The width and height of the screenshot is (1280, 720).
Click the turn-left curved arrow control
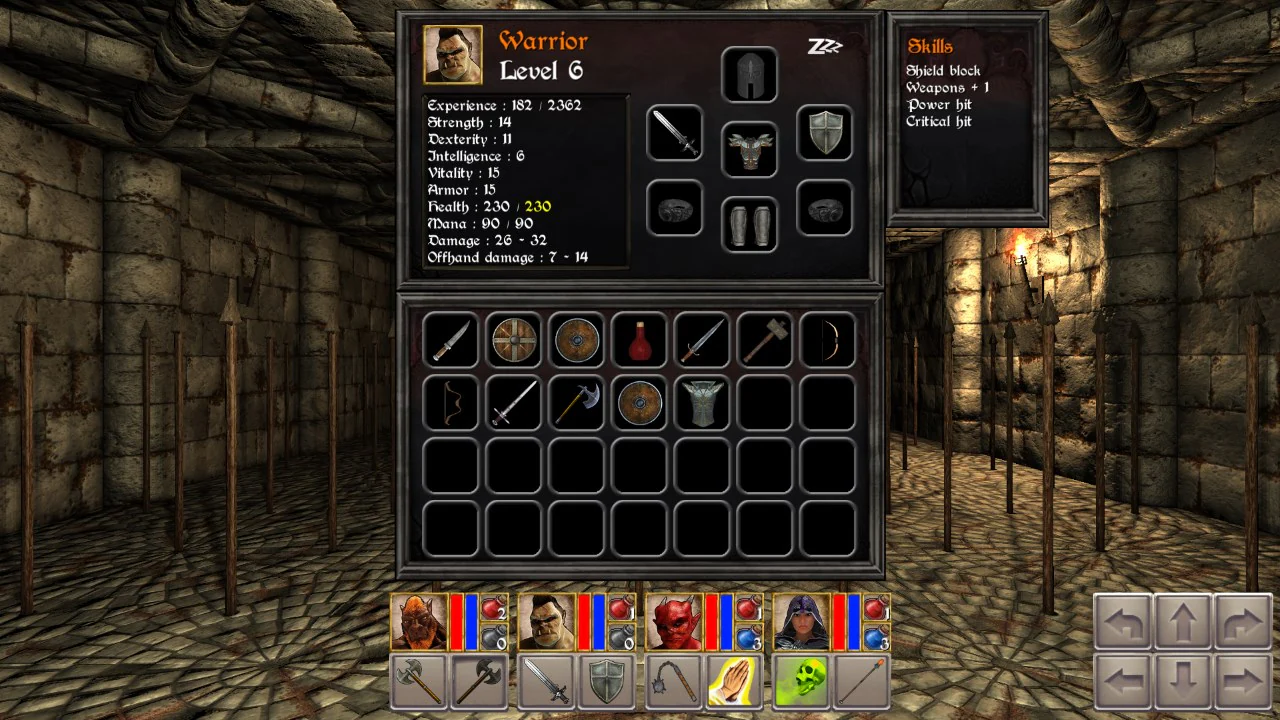[1120, 622]
